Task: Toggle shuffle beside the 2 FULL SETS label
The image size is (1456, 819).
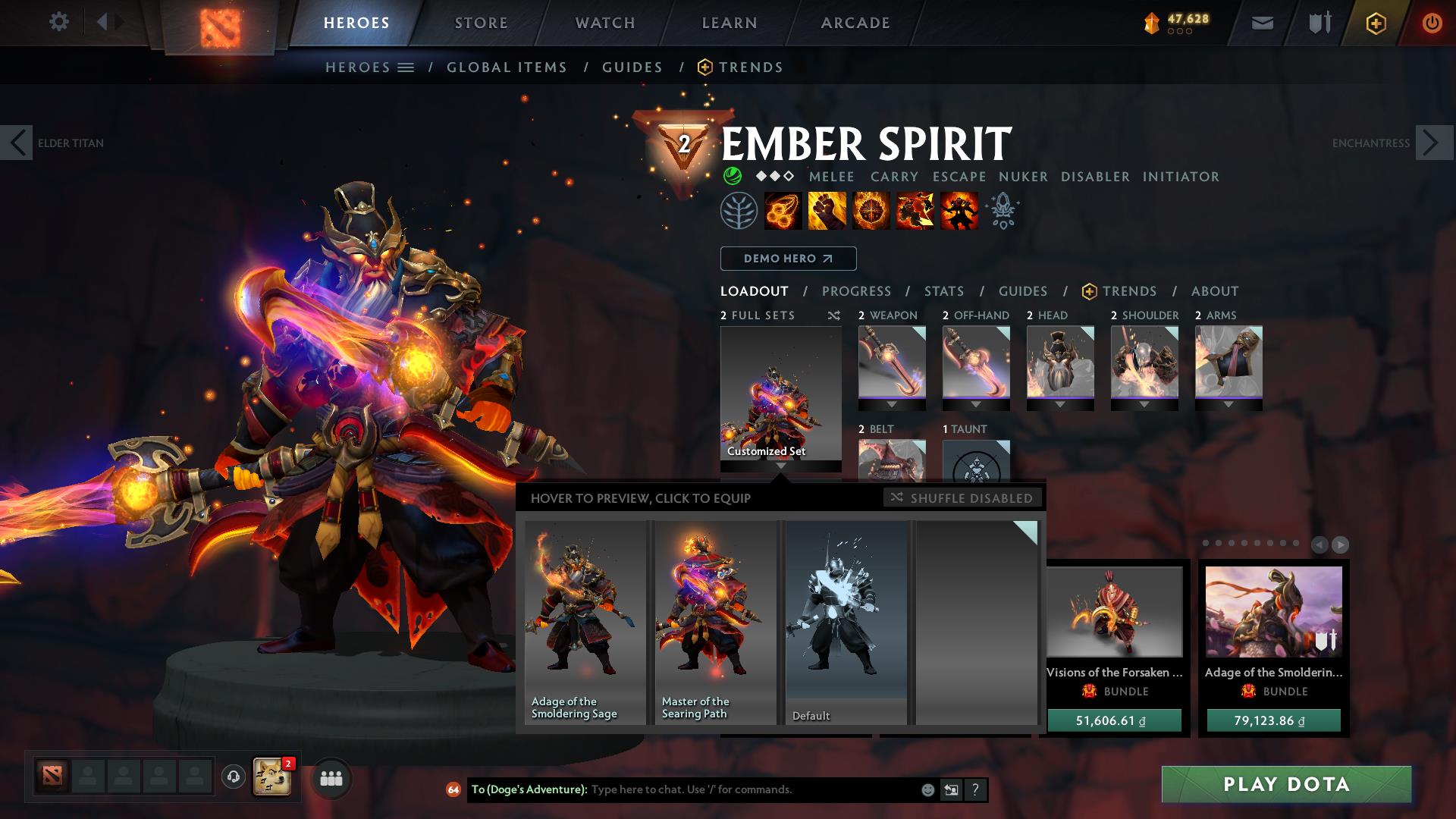Action: (x=833, y=315)
